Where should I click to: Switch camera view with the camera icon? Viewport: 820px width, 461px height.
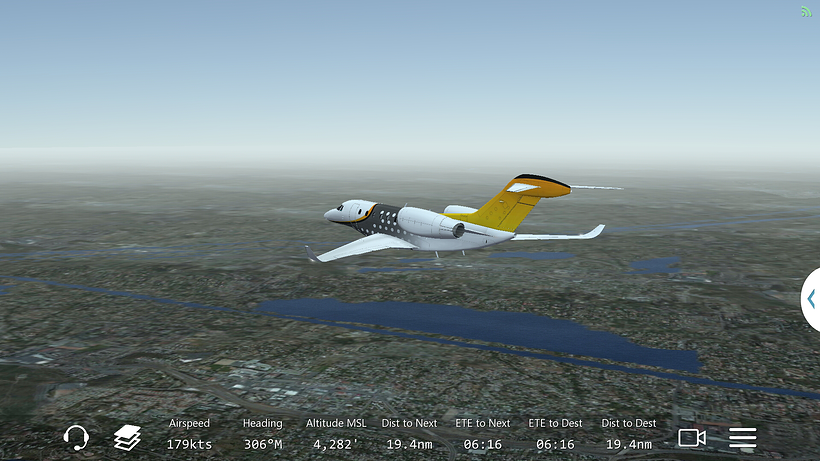pyautogui.click(x=692, y=437)
